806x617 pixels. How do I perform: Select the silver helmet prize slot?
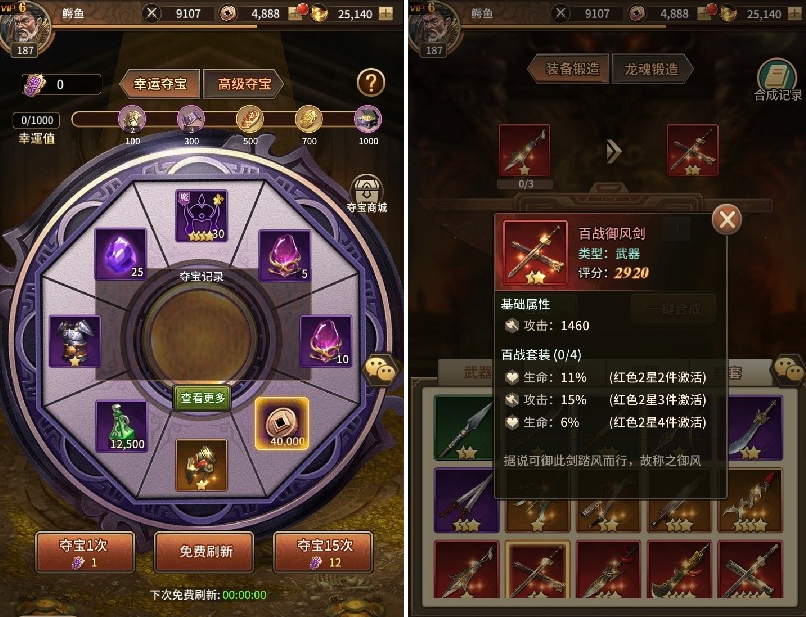click(75, 341)
